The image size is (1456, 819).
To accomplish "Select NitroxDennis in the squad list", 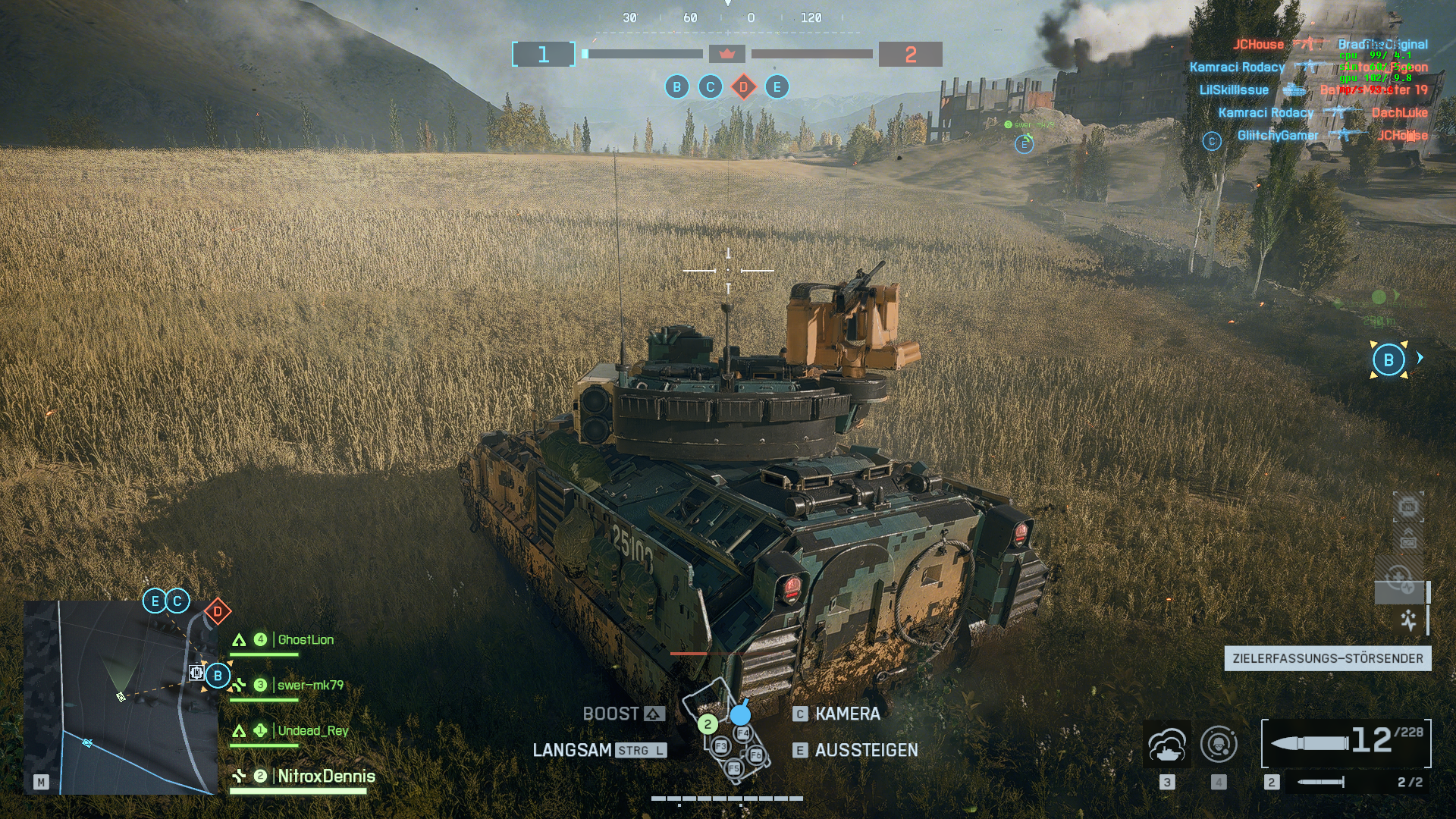I will tap(325, 777).
